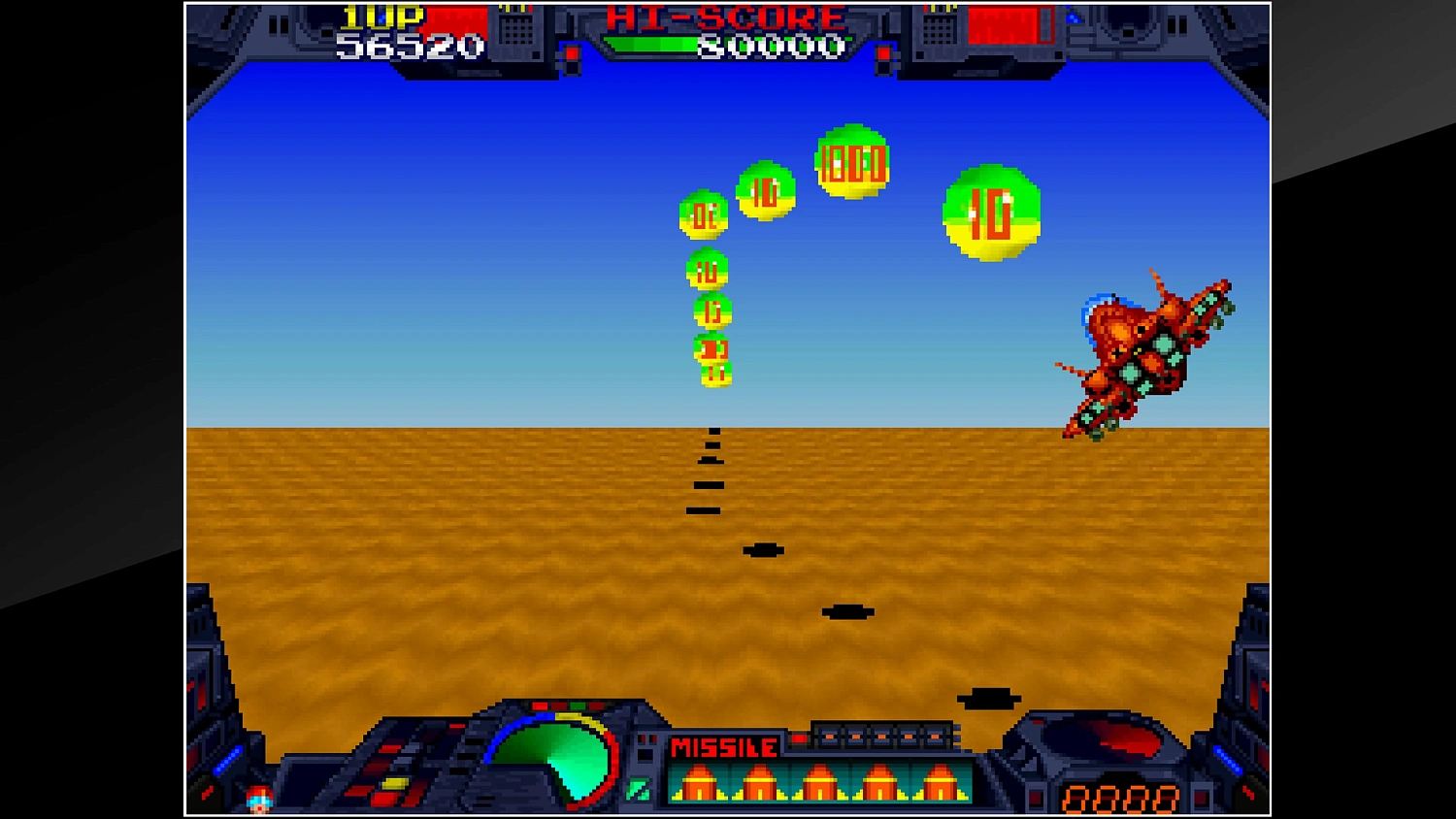The height and width of the screenshot is (819, 1456).
Task: Click the row of dark squares above the missiles
Action: click(884, 736)
